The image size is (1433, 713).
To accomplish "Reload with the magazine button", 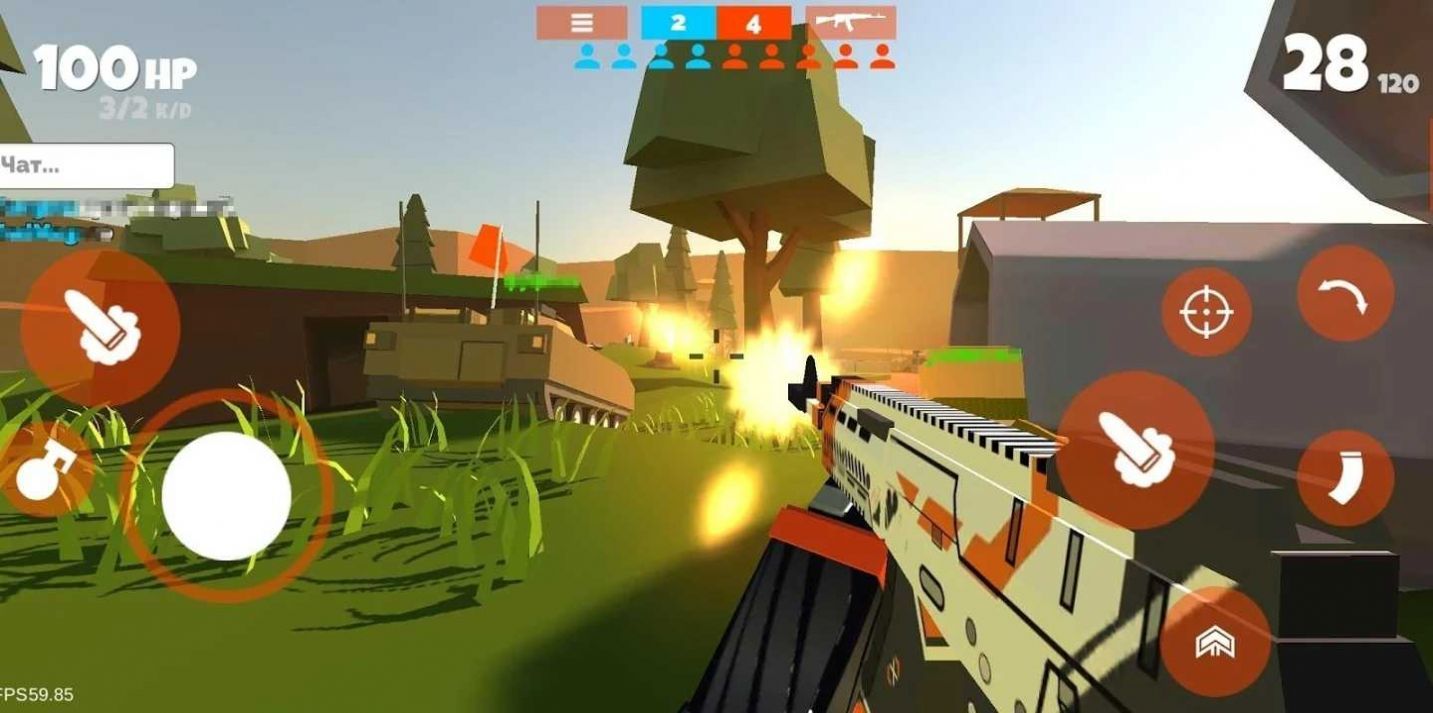I will click(x=1345, y=478).
